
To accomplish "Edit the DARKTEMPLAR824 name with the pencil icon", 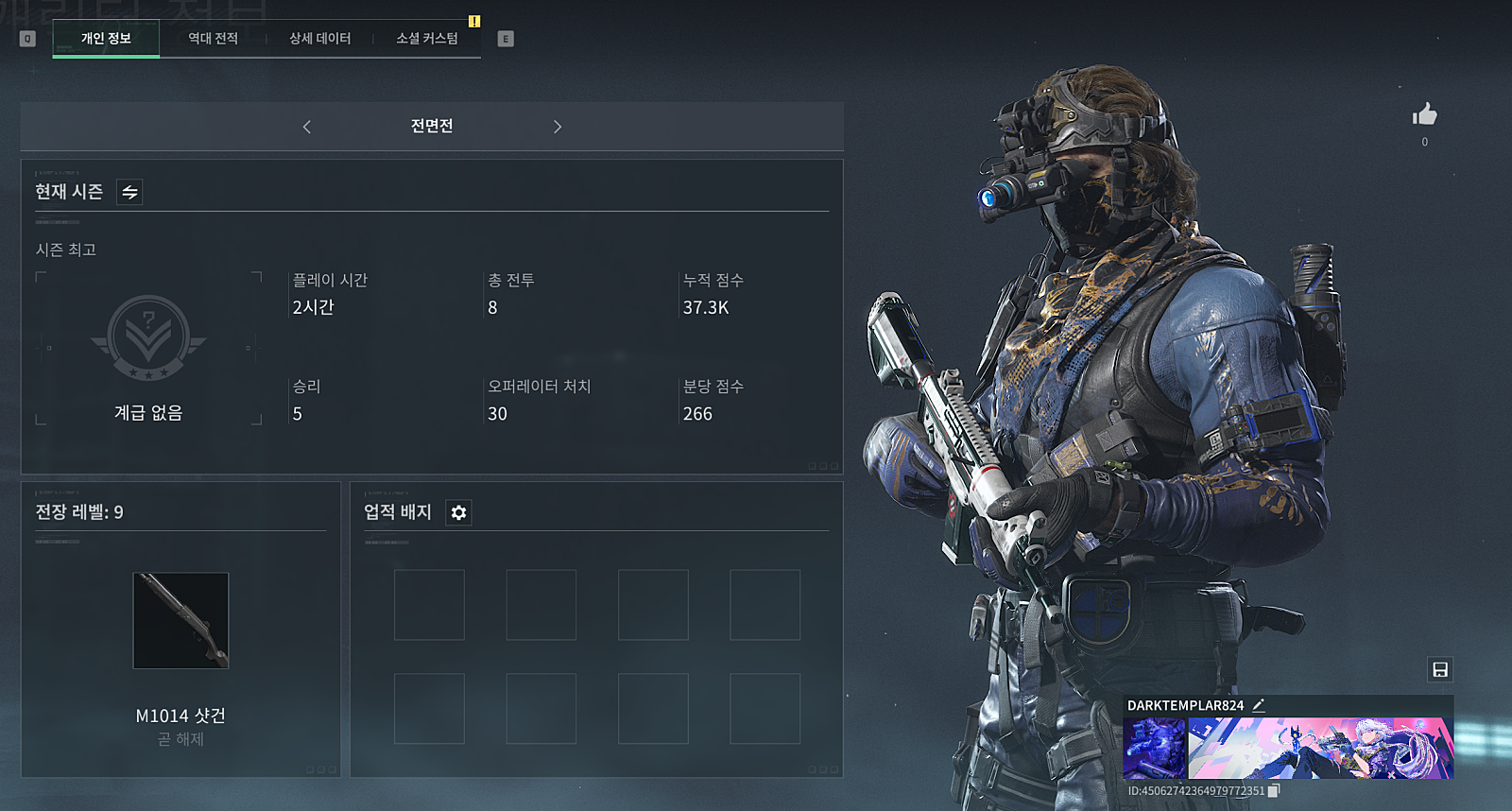I will coord(1259,705).
